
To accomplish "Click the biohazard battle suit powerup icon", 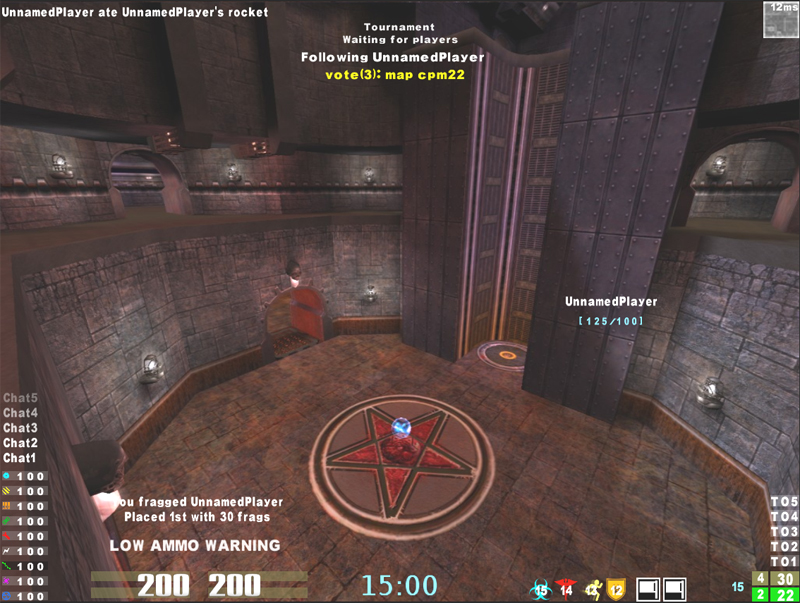I will [542, 589].
